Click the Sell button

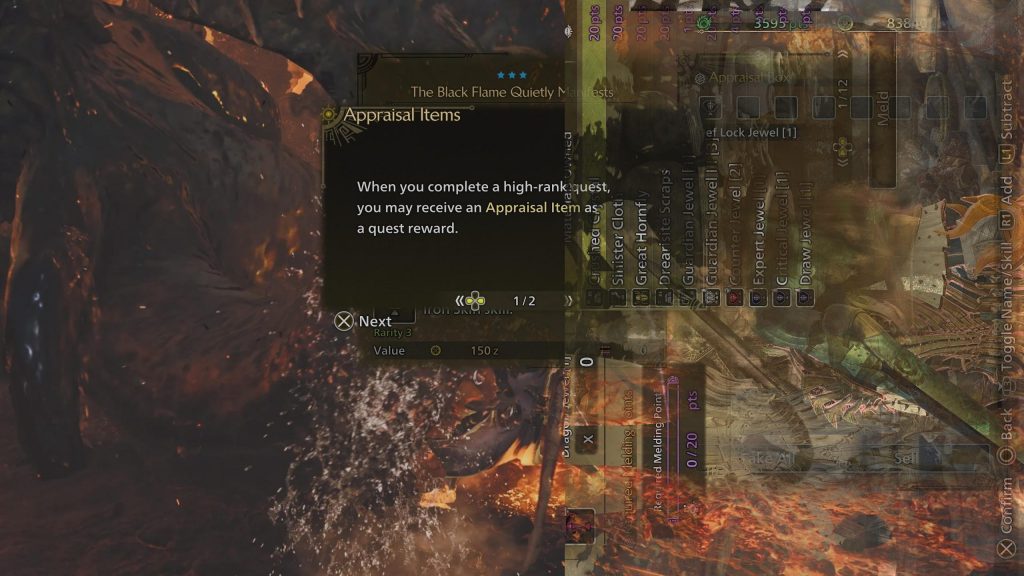tap(905, 458)
